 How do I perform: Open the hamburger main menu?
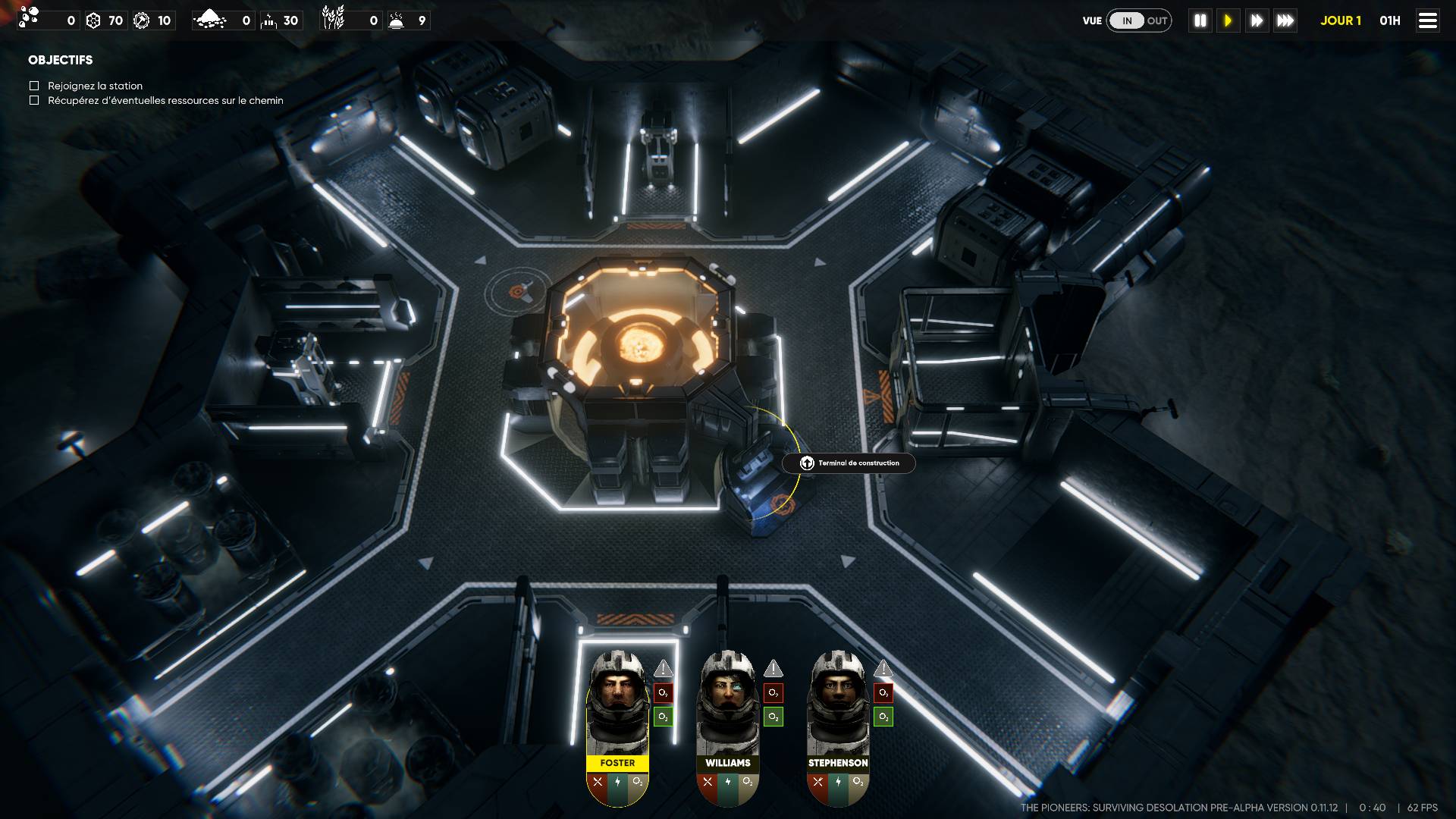[1428, 21]
